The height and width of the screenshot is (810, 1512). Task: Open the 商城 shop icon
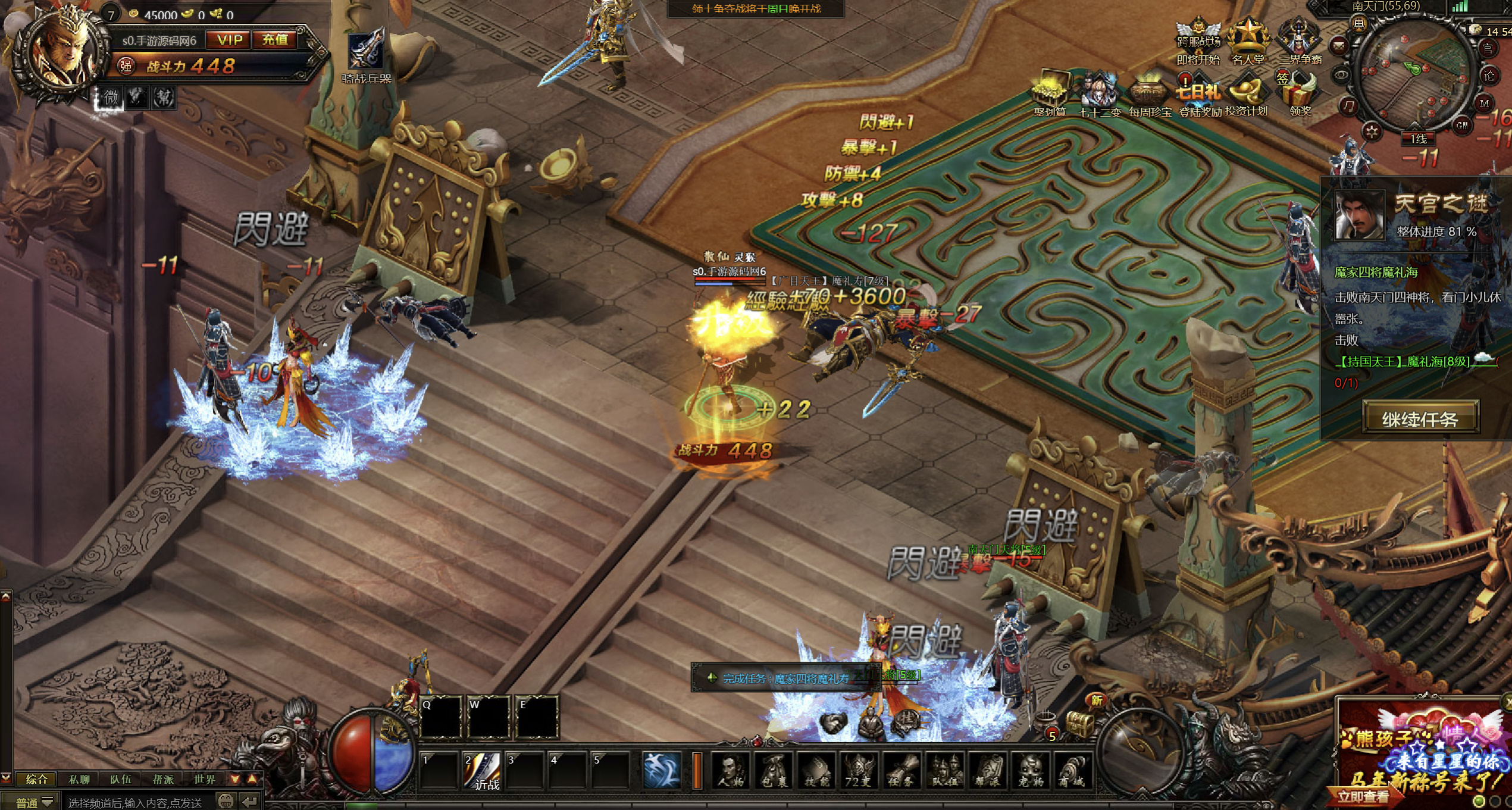(1074, 771)
